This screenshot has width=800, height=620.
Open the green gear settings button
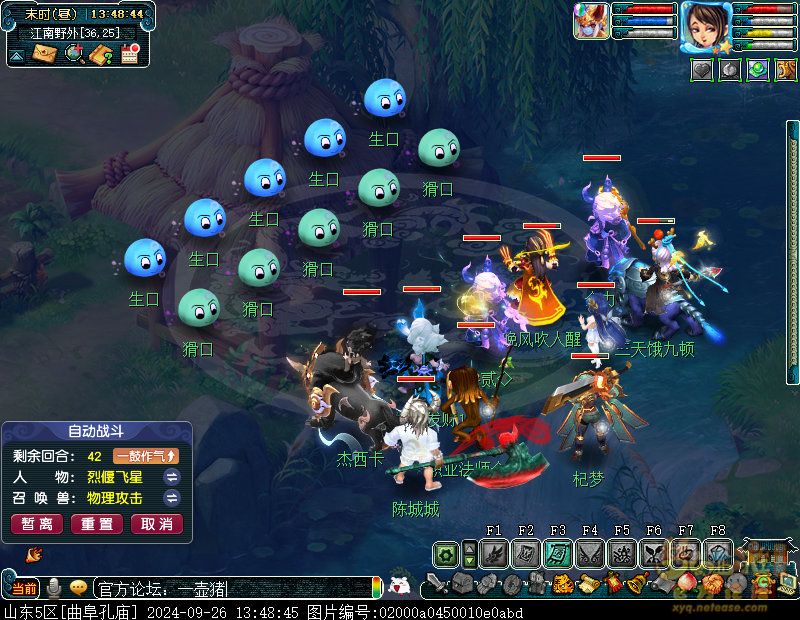[446, 553]
